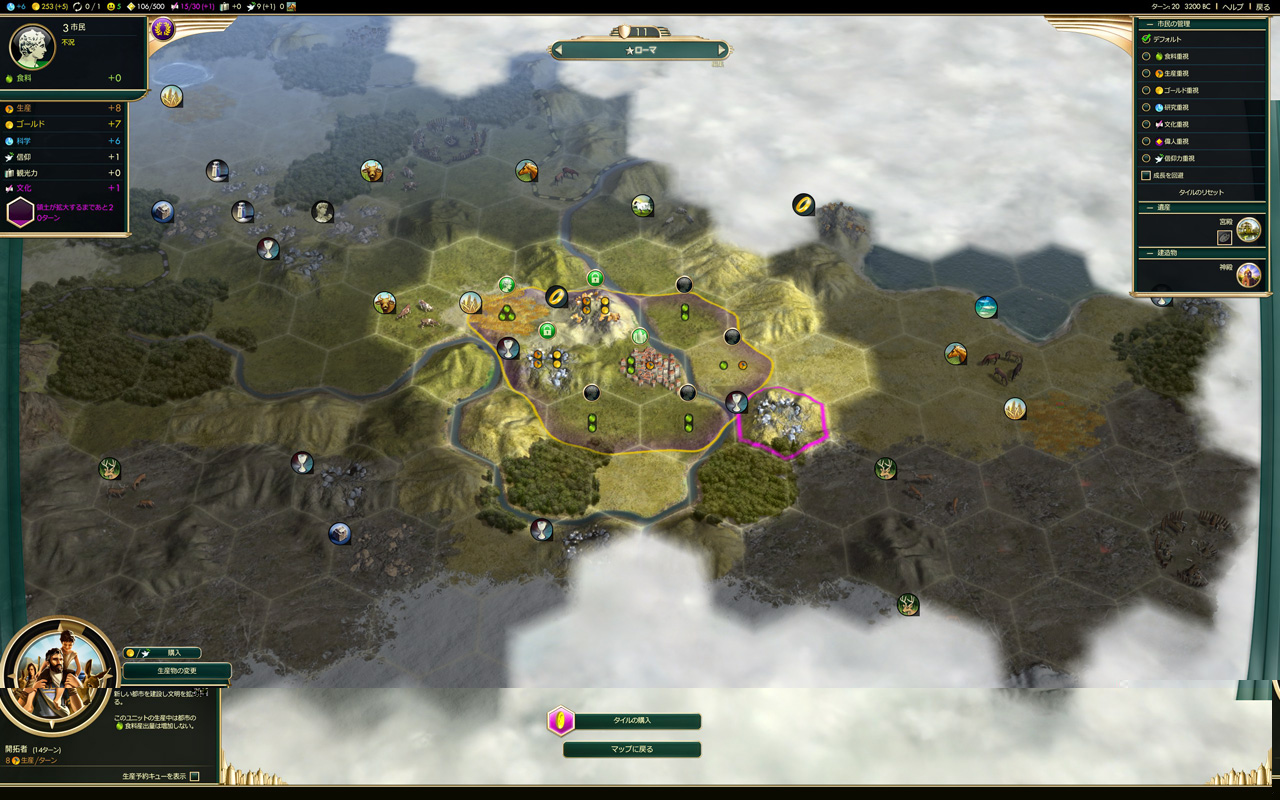This screenshot has width=1280, height=800.
Task: Go to the next city arrow beside ローマ
Action: click(721, 50)
